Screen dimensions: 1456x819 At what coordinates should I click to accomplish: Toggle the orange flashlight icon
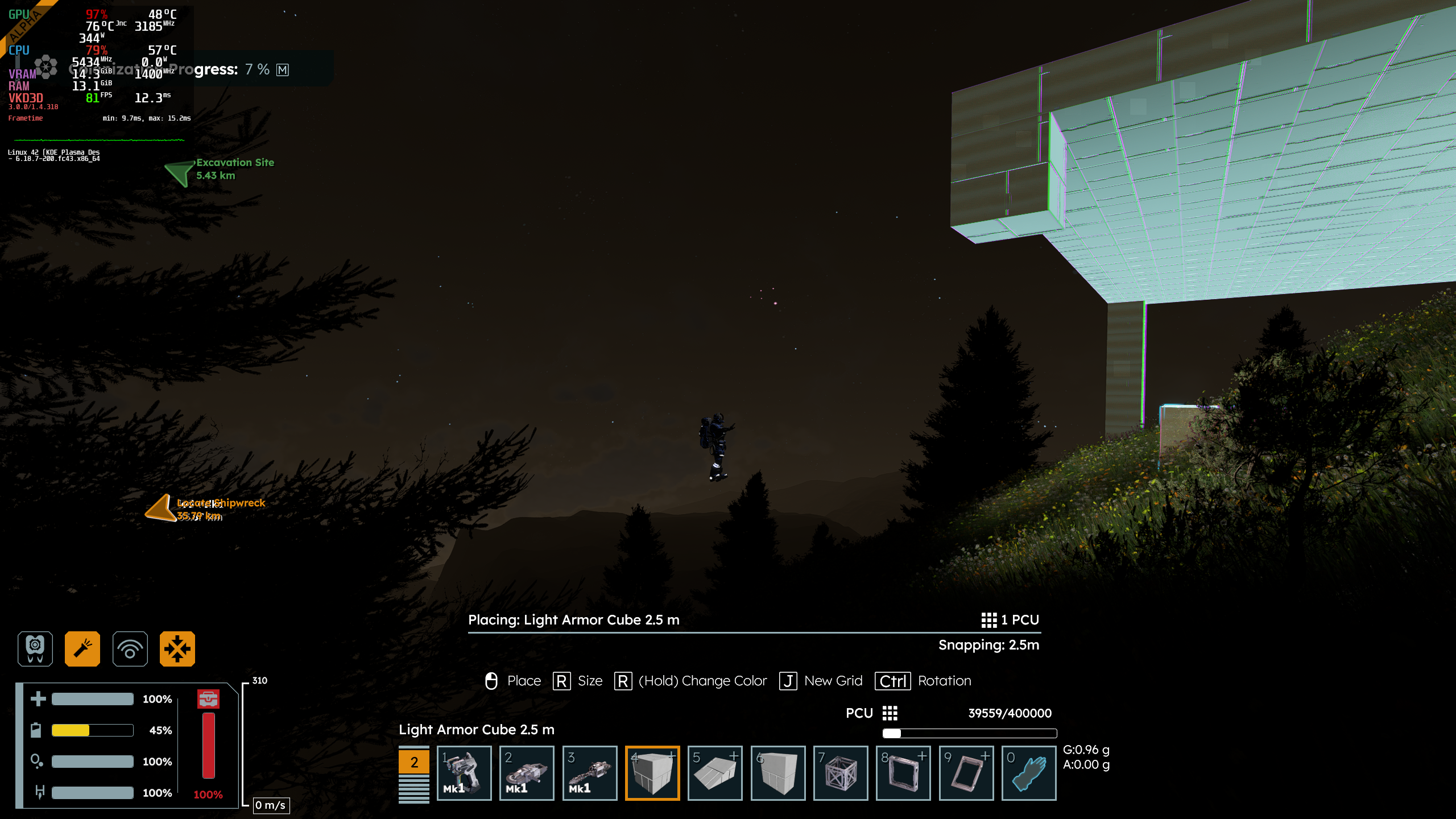tap(82, 648)
